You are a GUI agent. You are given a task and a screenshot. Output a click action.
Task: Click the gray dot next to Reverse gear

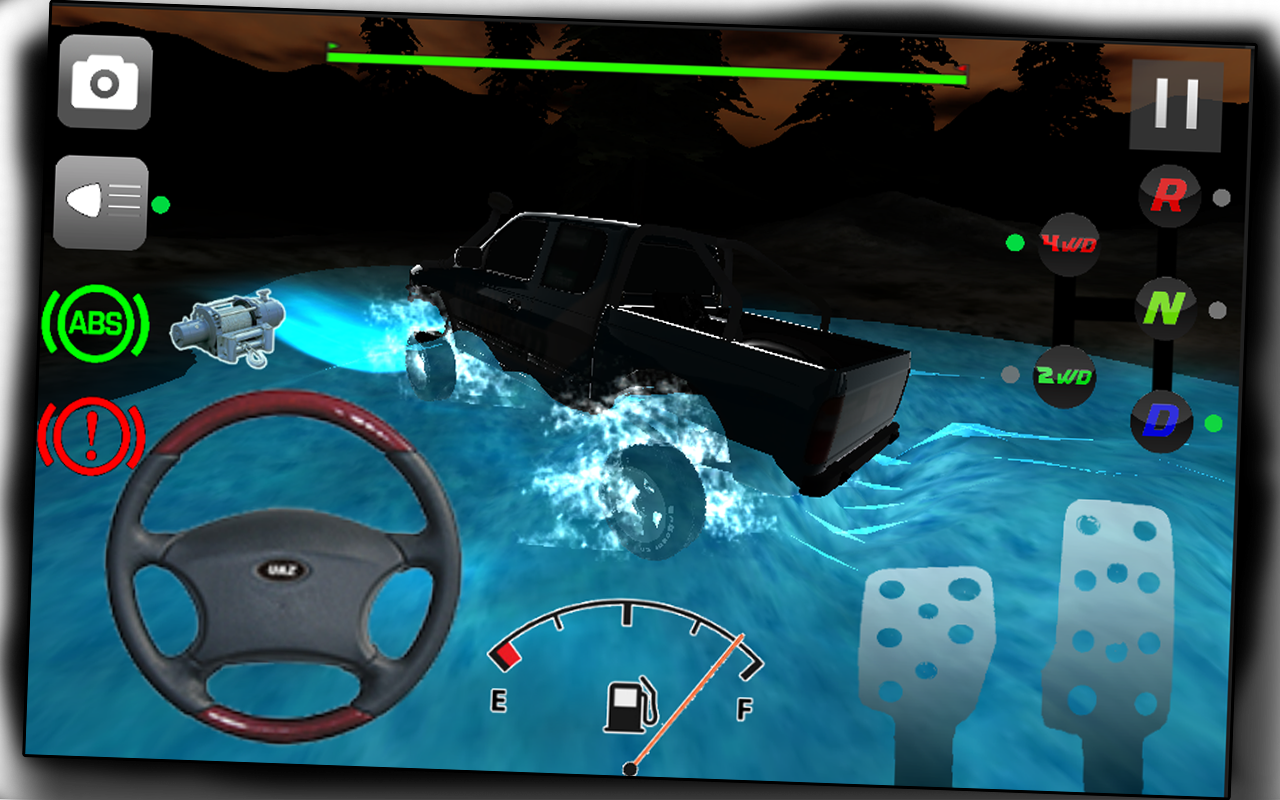tap(1219, 197)
